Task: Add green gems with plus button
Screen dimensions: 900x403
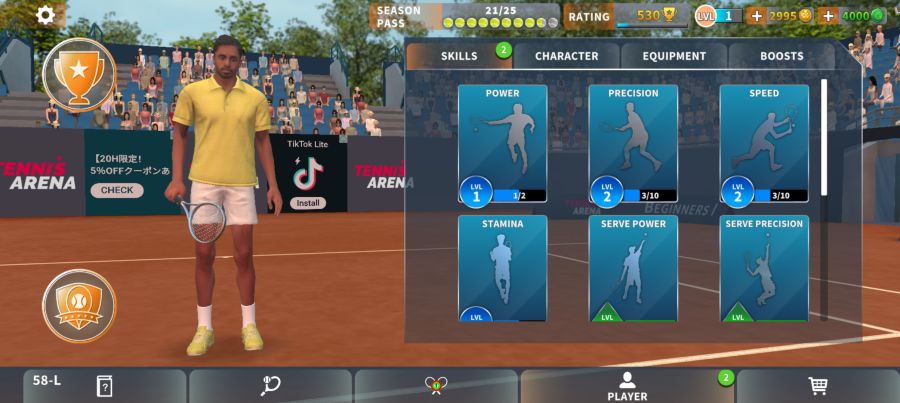Action: click(x=828, y=16)
